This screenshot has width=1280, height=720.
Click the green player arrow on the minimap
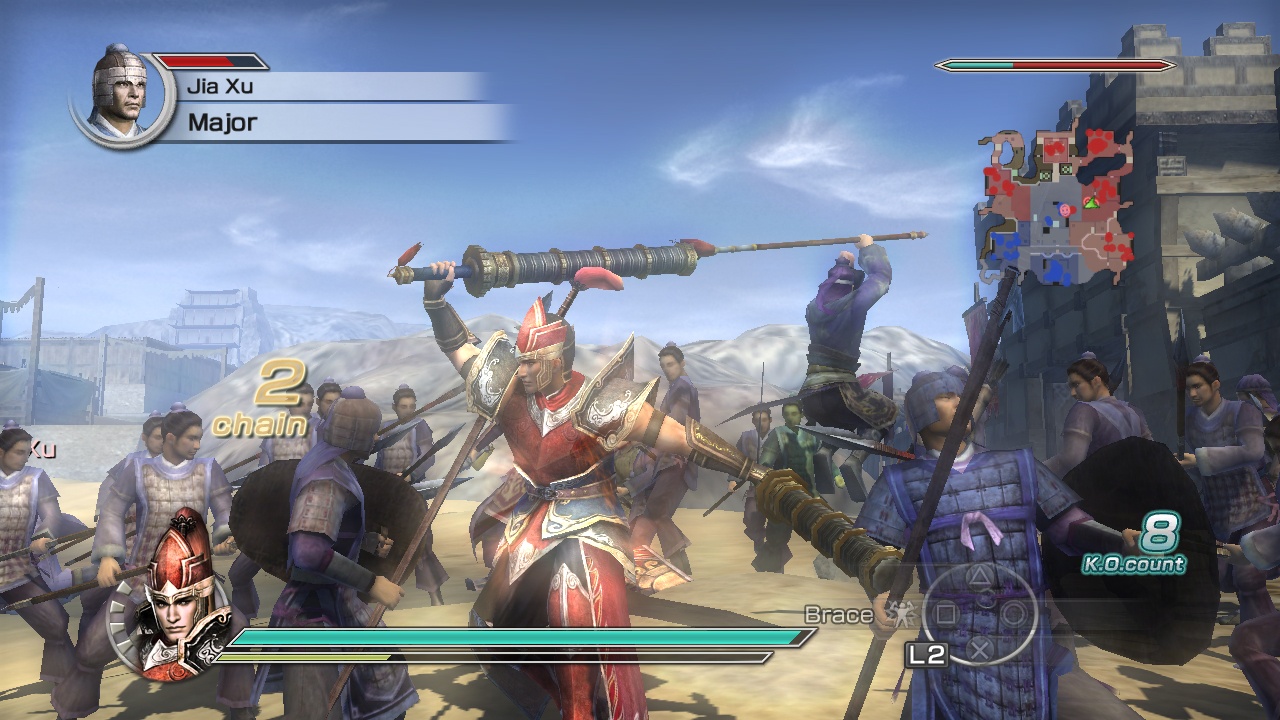1092,203
